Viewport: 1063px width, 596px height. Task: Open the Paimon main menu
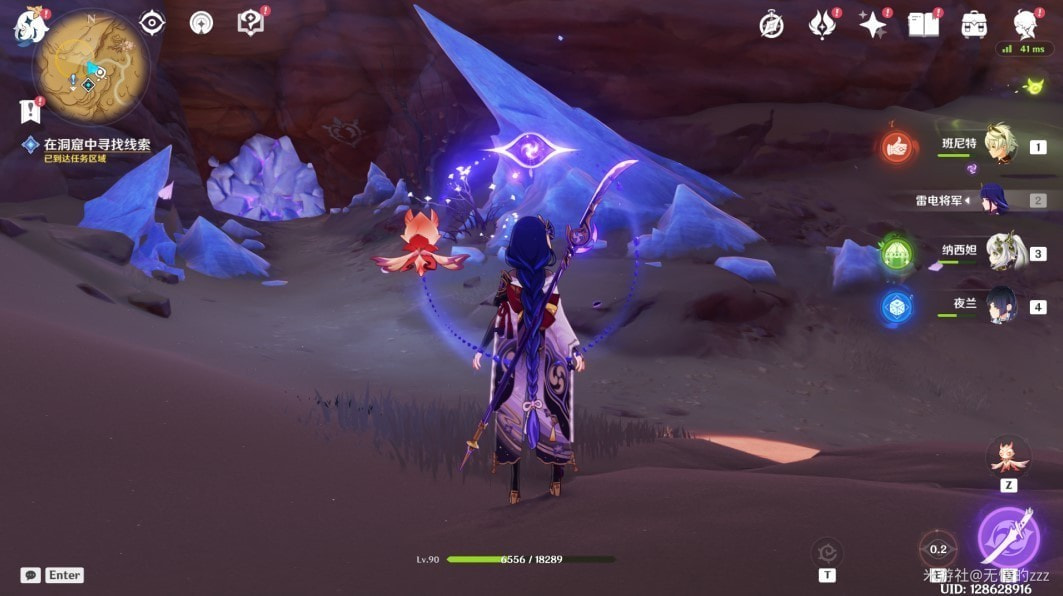(x=29, y=27)
